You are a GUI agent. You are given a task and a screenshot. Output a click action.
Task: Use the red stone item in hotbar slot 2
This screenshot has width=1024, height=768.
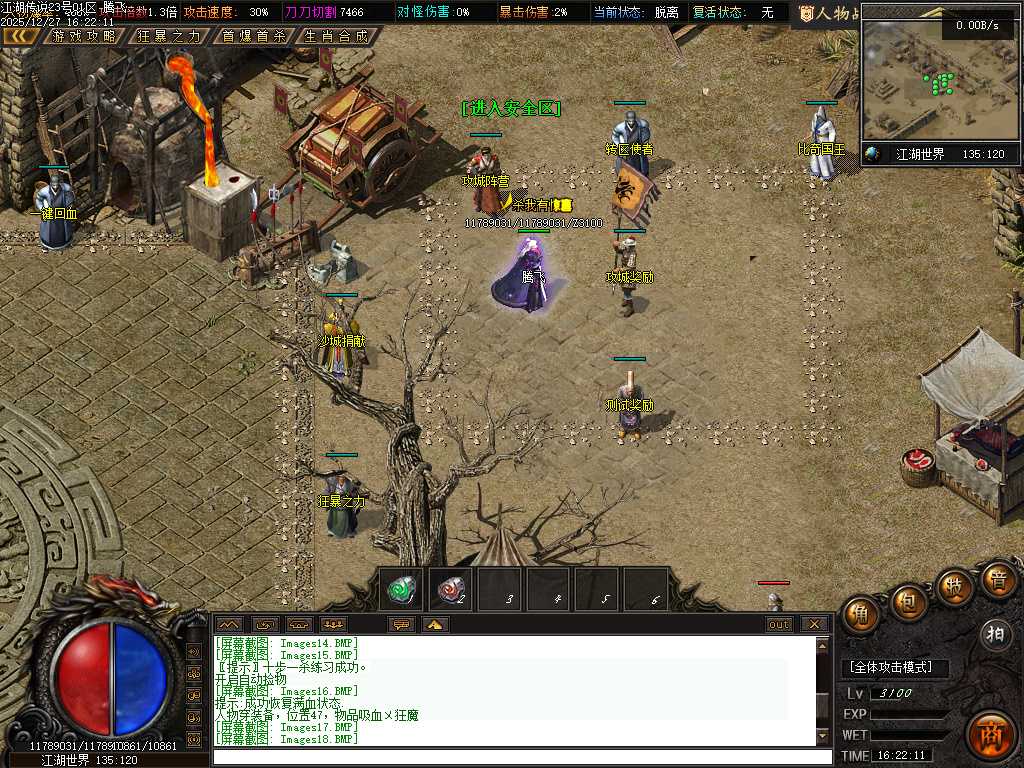(452, 590)
